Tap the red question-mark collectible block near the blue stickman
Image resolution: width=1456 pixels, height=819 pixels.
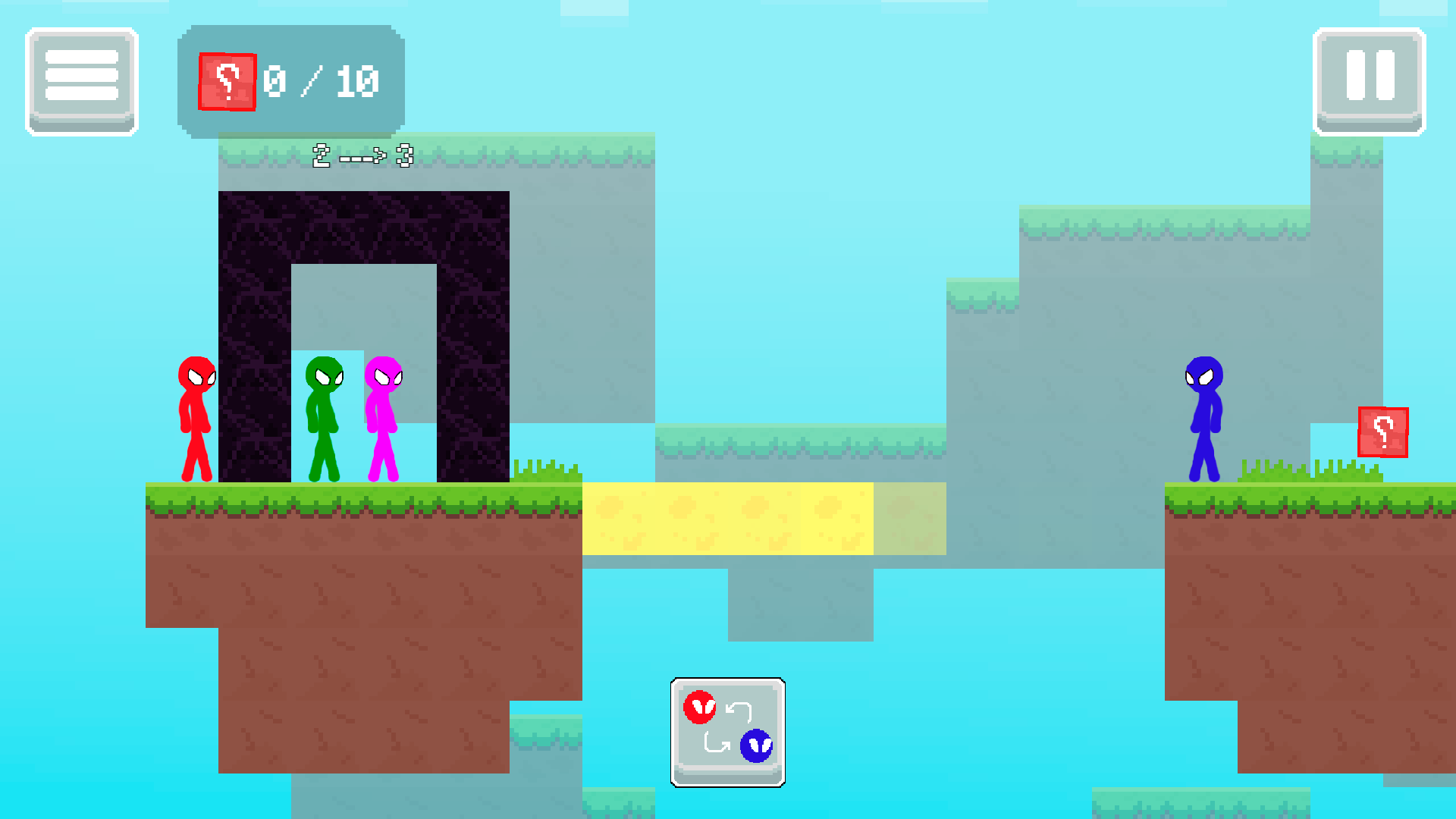(1382, 431)
